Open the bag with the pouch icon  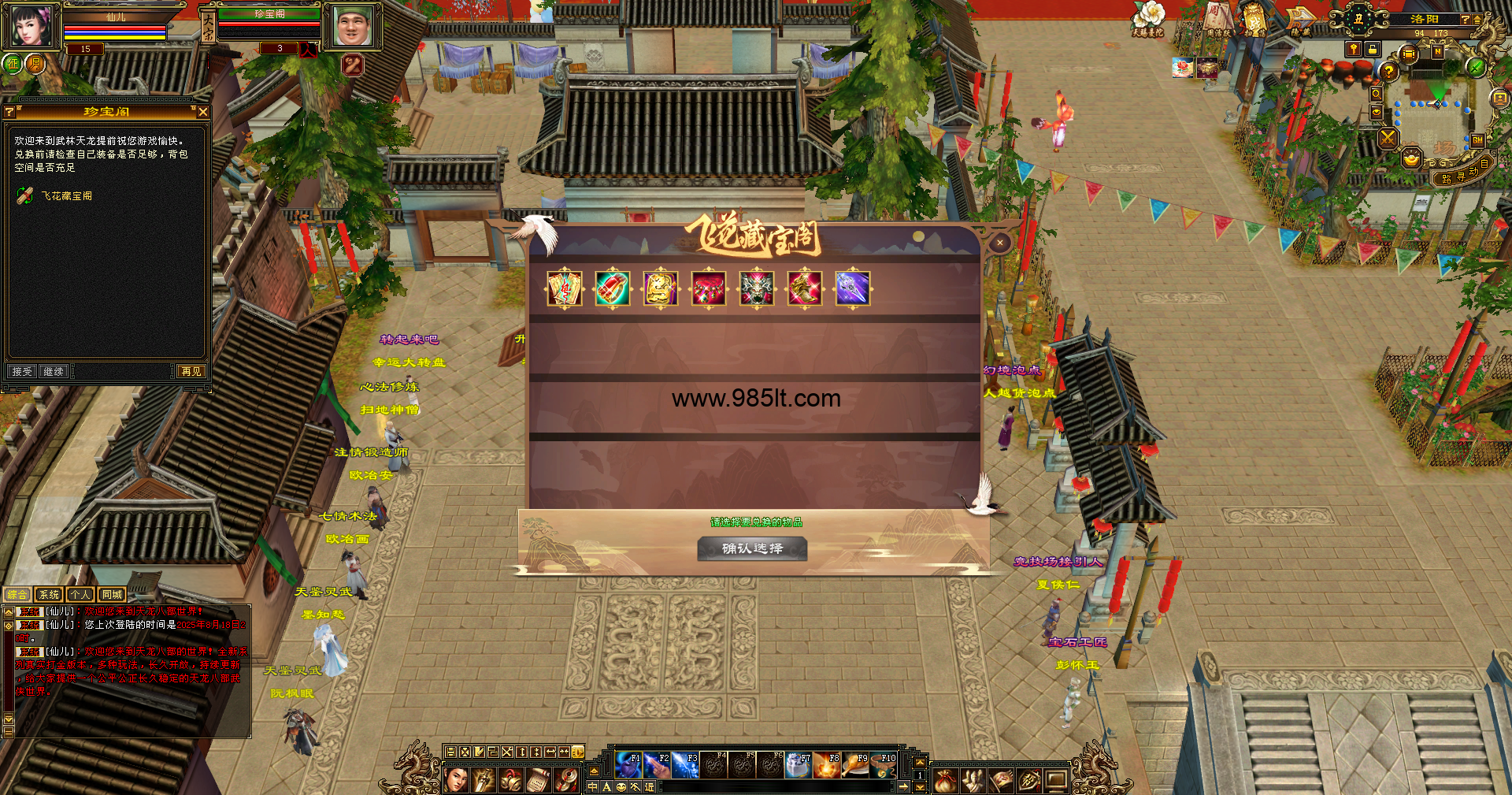946,780
